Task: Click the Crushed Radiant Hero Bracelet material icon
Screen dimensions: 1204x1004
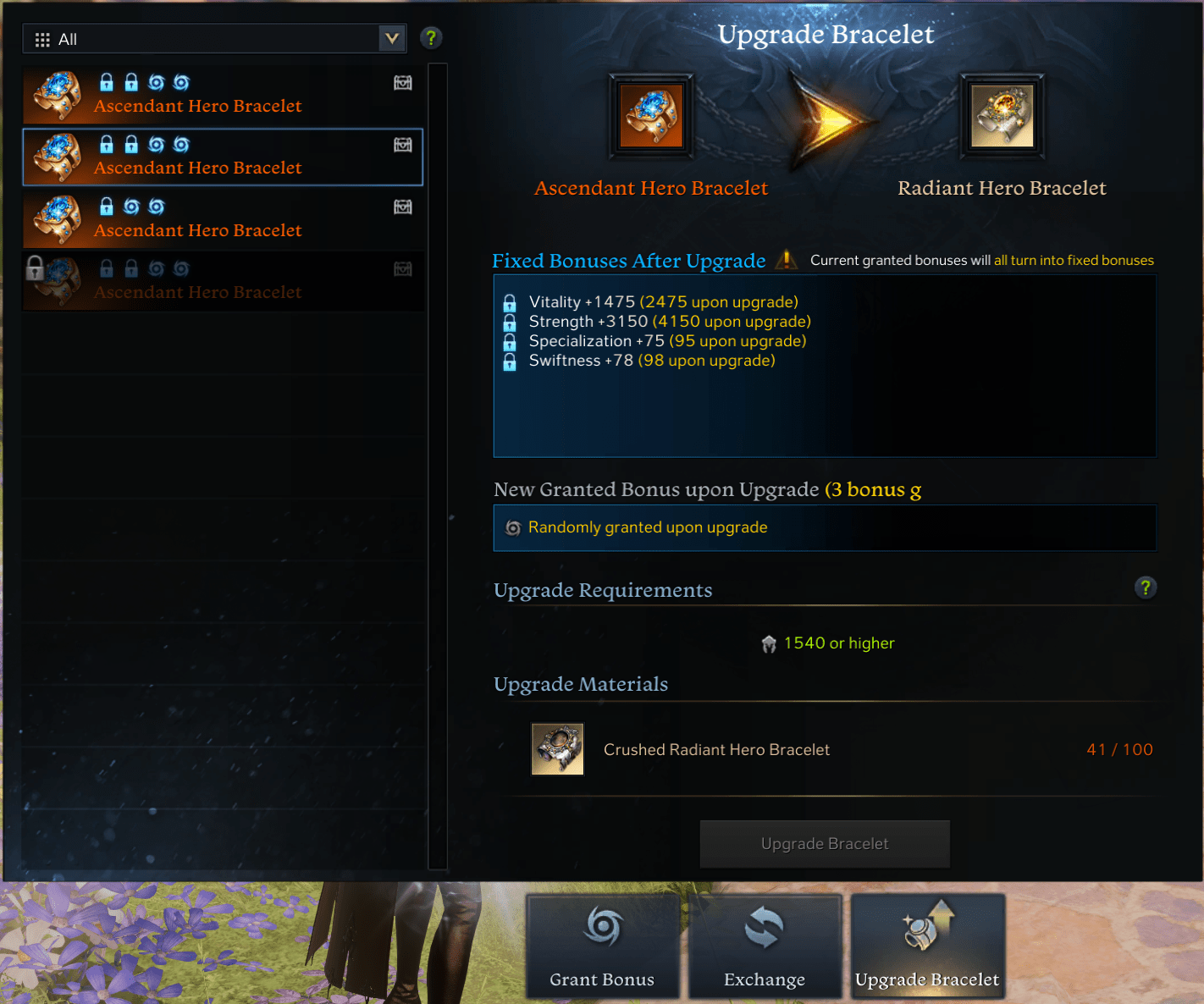Action: click(x=557, y=749)
